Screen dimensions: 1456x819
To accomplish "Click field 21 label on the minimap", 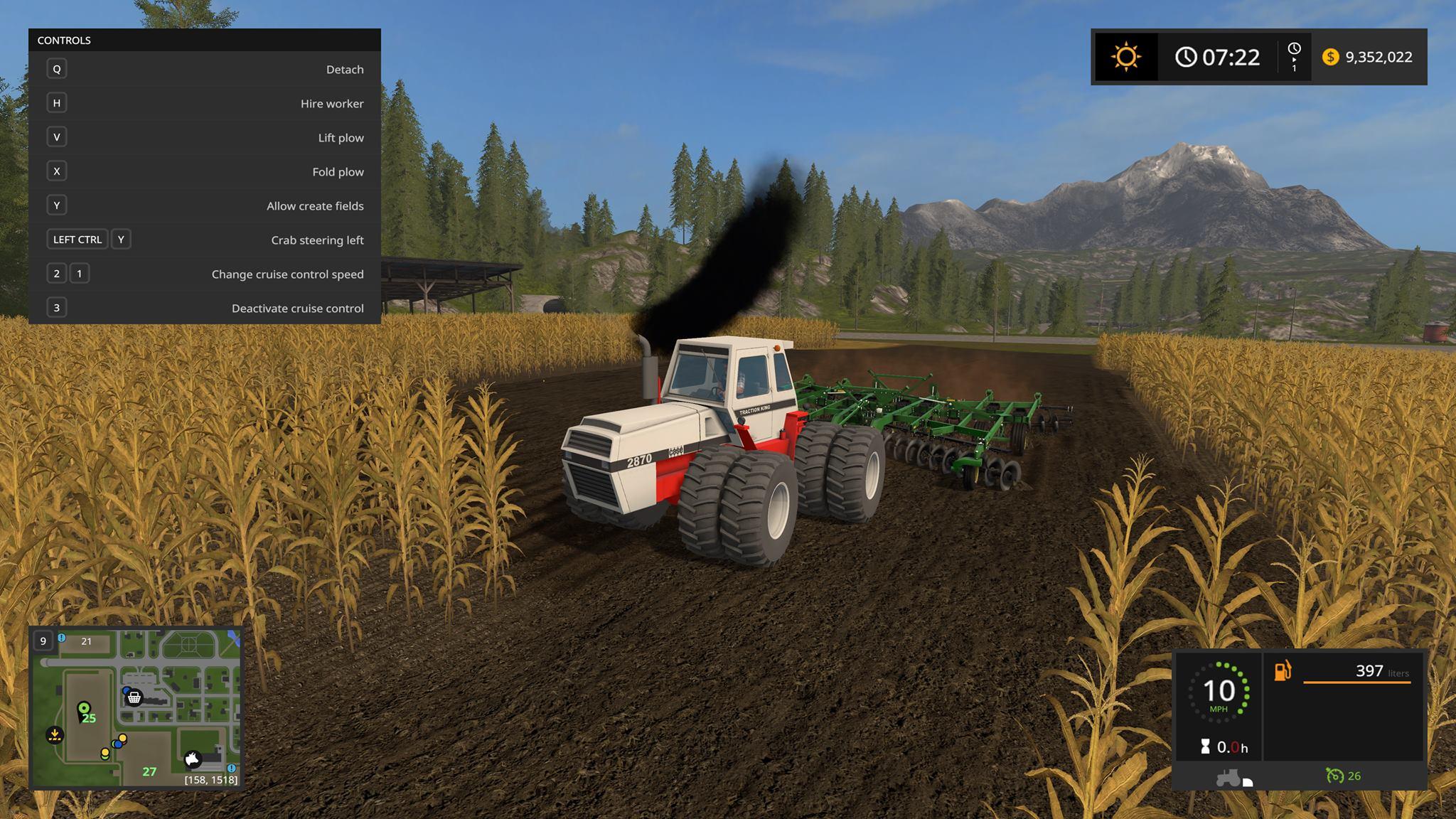I will coord(87,641).
